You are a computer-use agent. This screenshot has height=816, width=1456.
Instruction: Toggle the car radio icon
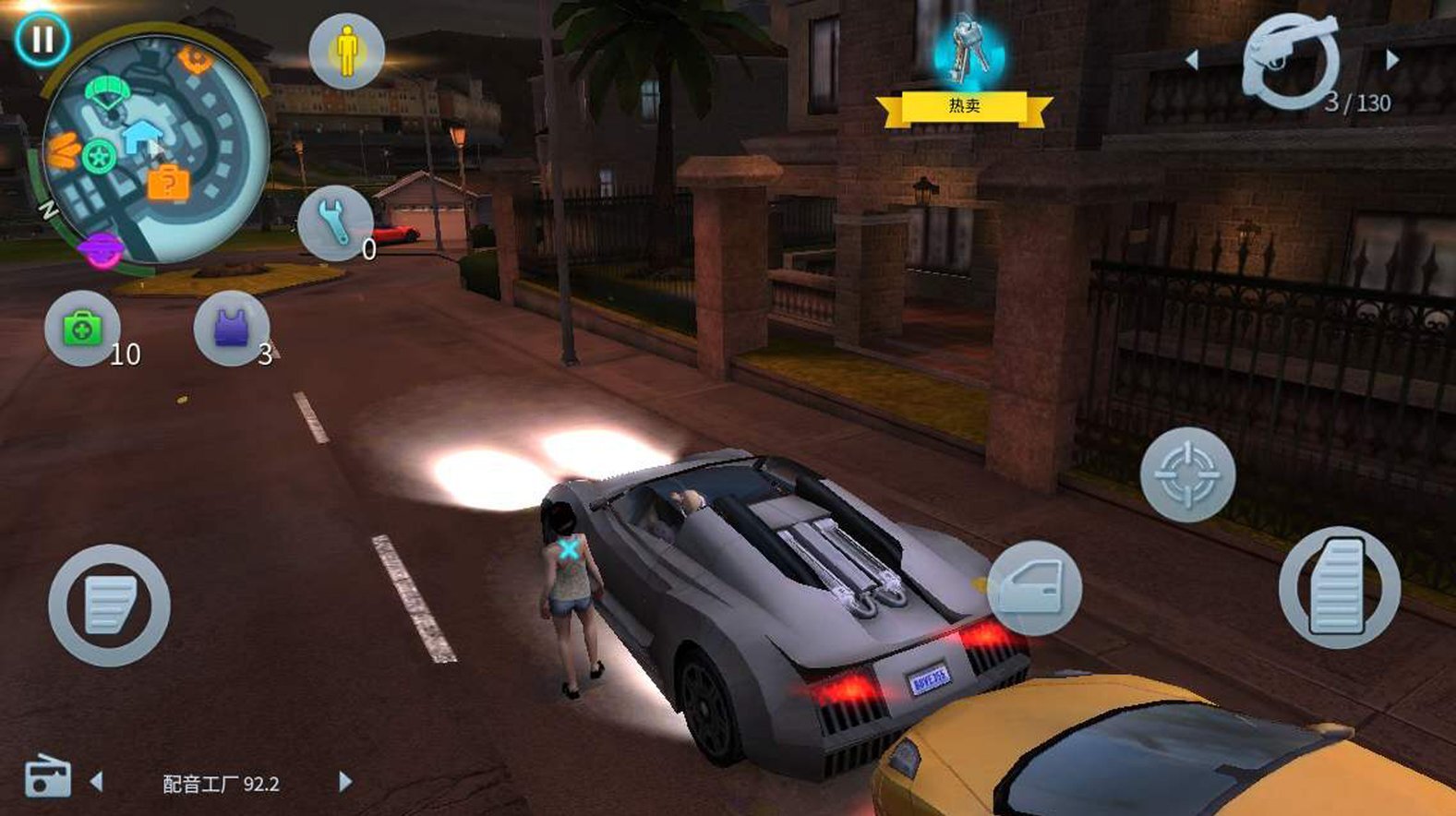[47, 777]
